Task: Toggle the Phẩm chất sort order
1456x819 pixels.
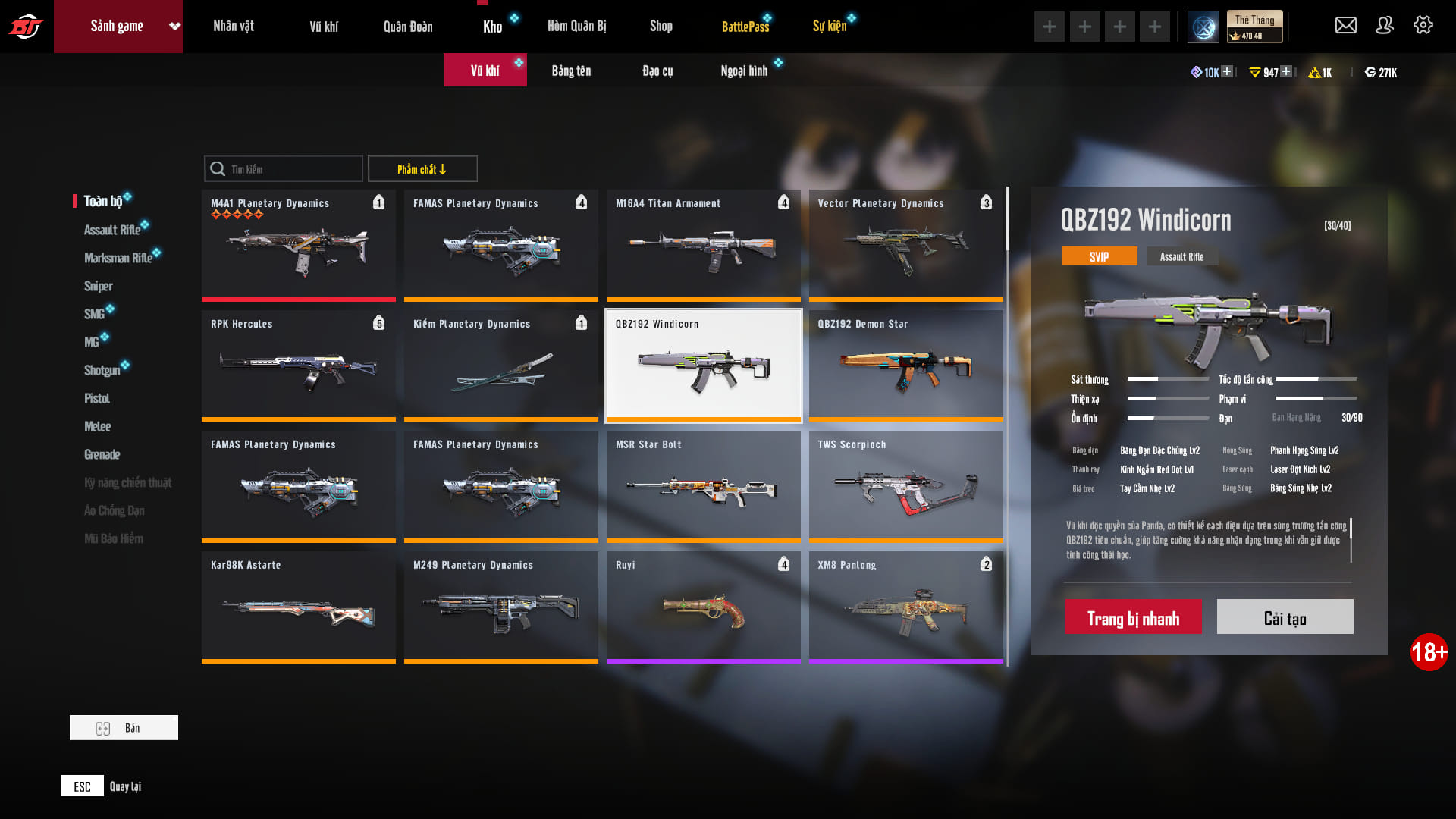Action: pyautogui.click(x=422, y=169)
